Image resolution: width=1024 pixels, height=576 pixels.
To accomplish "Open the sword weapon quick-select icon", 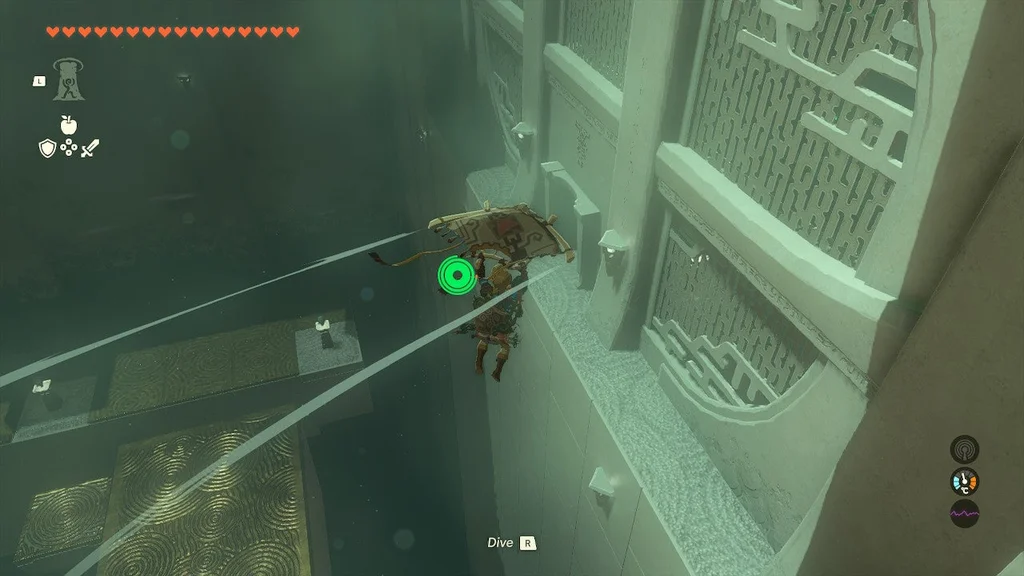I will pyautogui.click(x=91, y=148).
